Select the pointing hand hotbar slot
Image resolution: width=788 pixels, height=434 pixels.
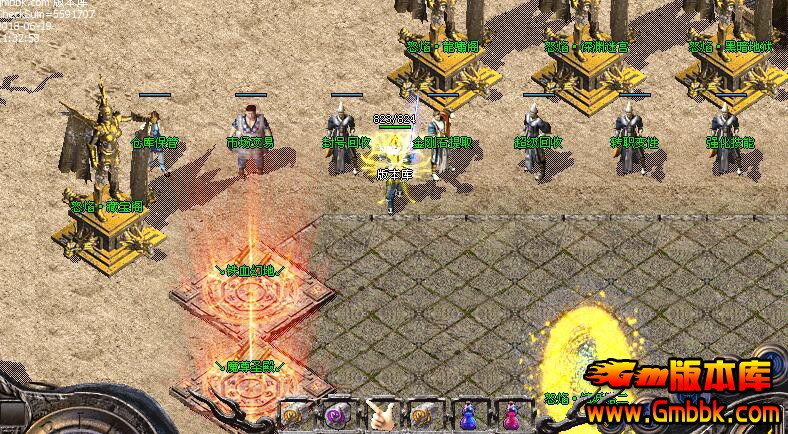point(378,413)
